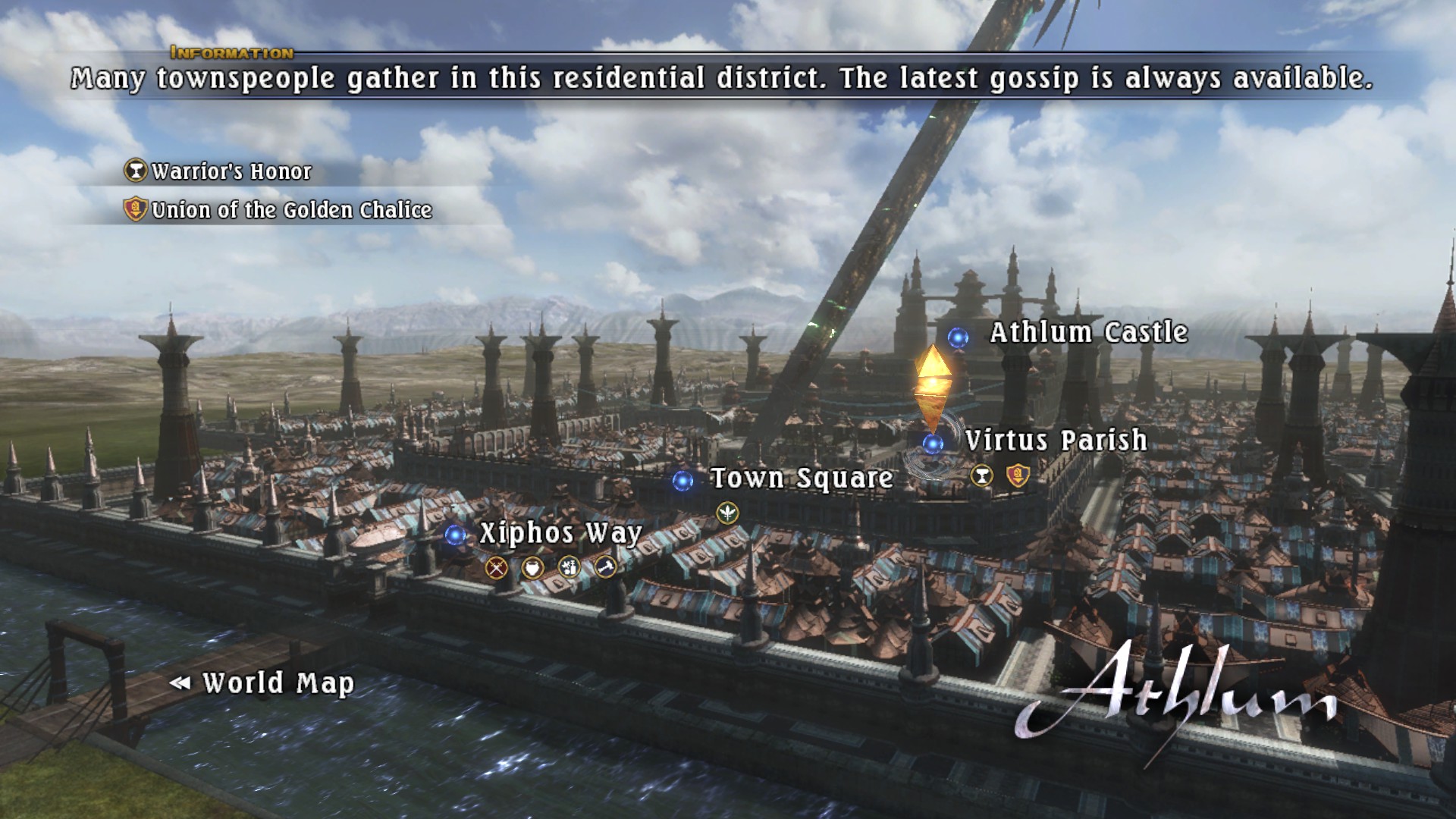Select Union of the Golden Chalice entry
Screen dimensions: 1456x819
[291, 210]
